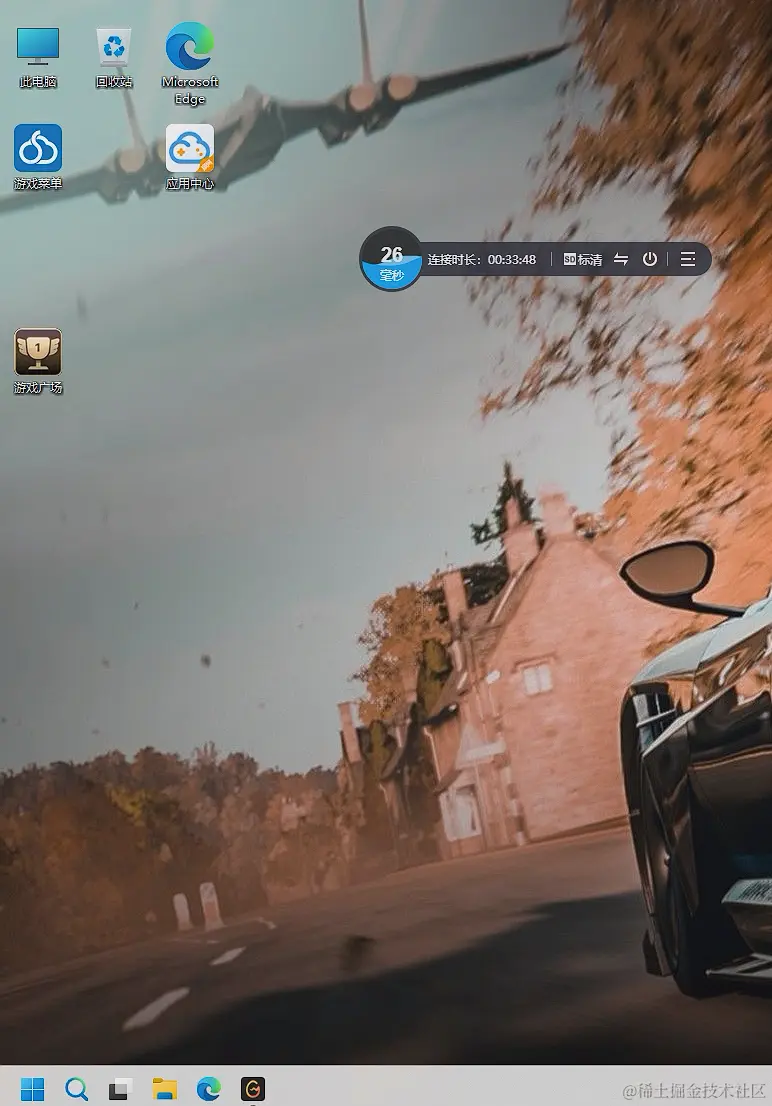Viewport: 772px width, 1106px height.
Task: Open the 游戏菜单 desktop shortcut
Action: 38,149
